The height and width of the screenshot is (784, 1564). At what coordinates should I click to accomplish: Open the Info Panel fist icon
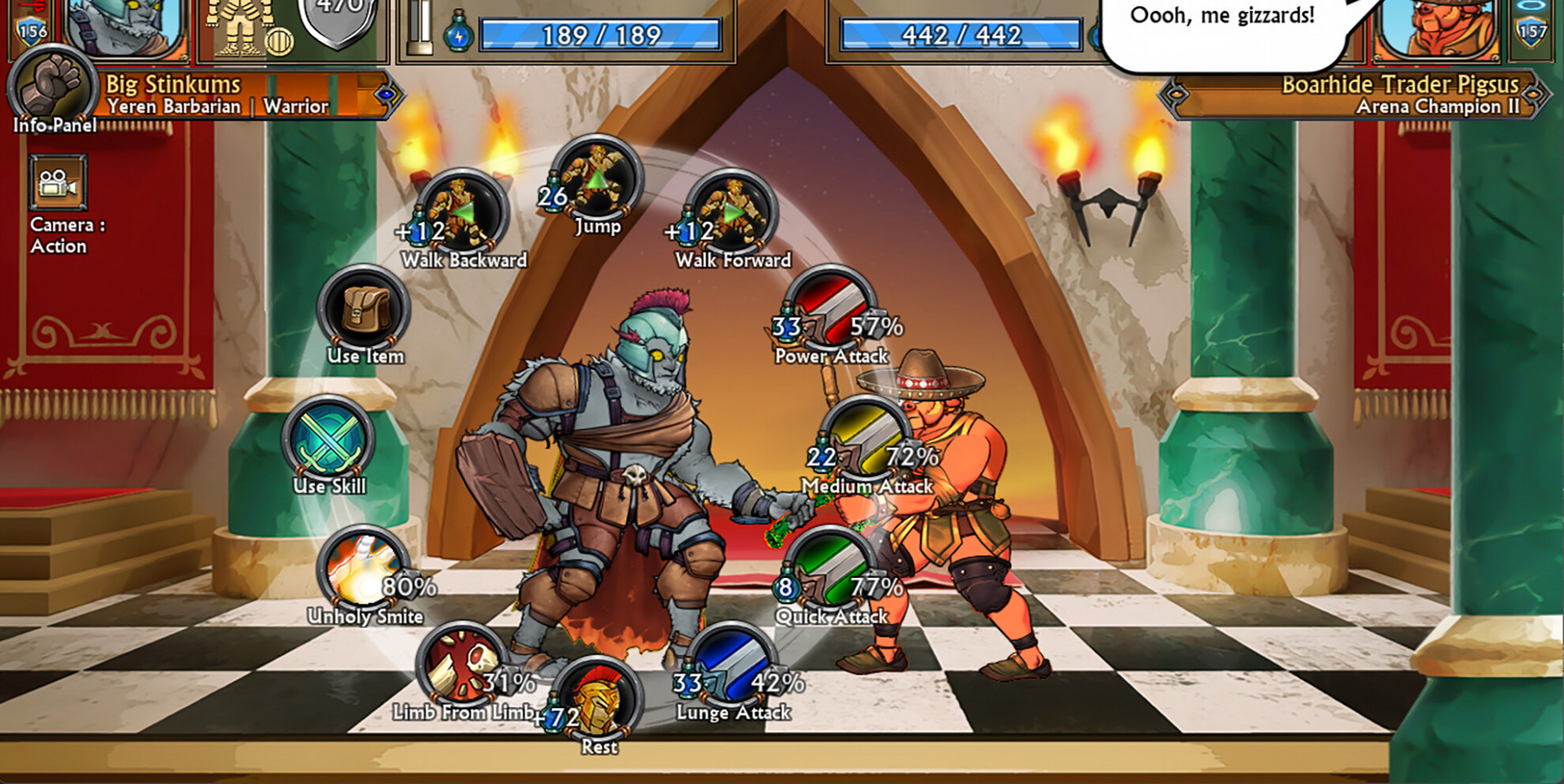[54, 86]
